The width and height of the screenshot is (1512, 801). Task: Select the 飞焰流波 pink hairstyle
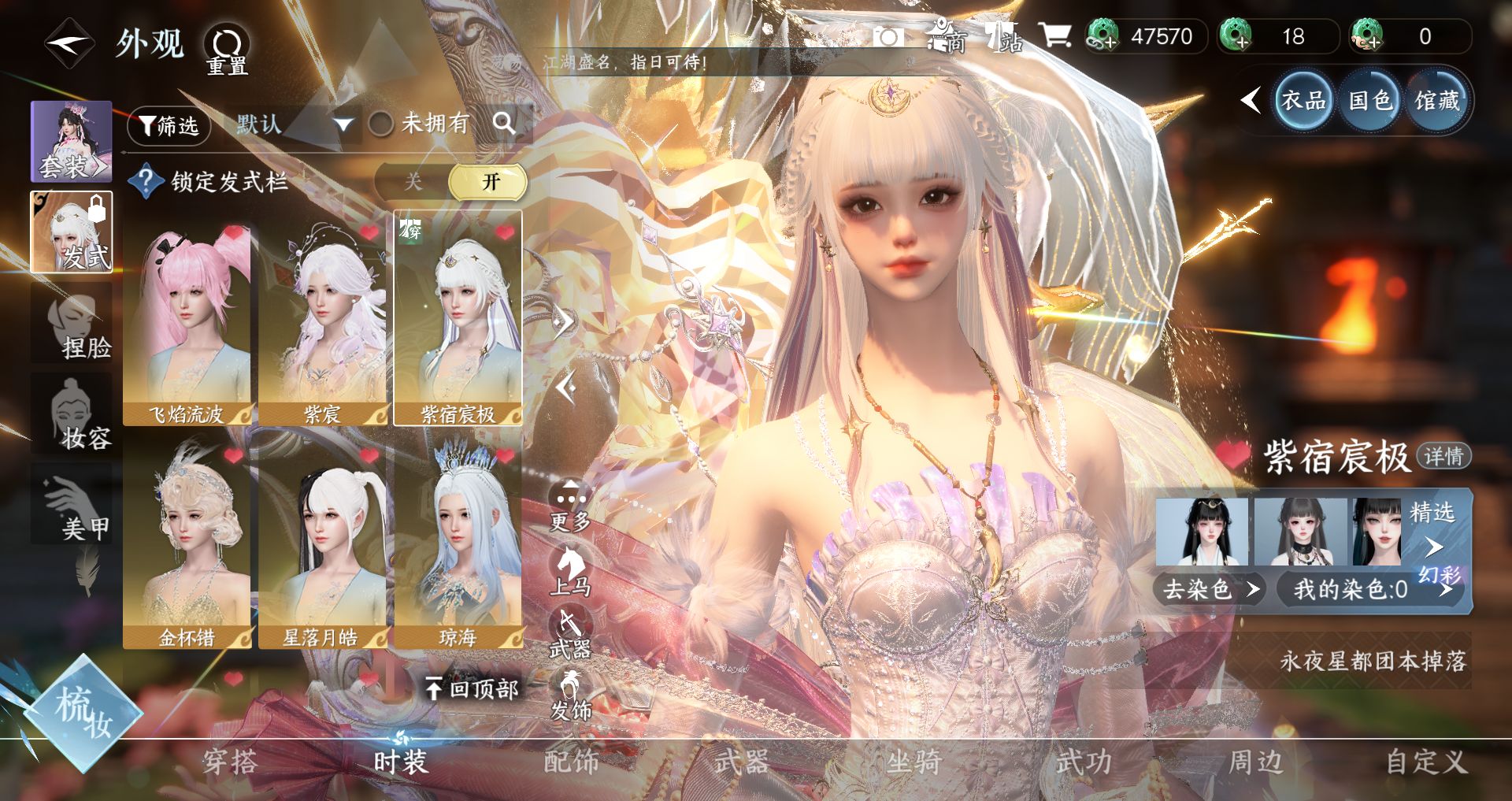click(187, 324)
